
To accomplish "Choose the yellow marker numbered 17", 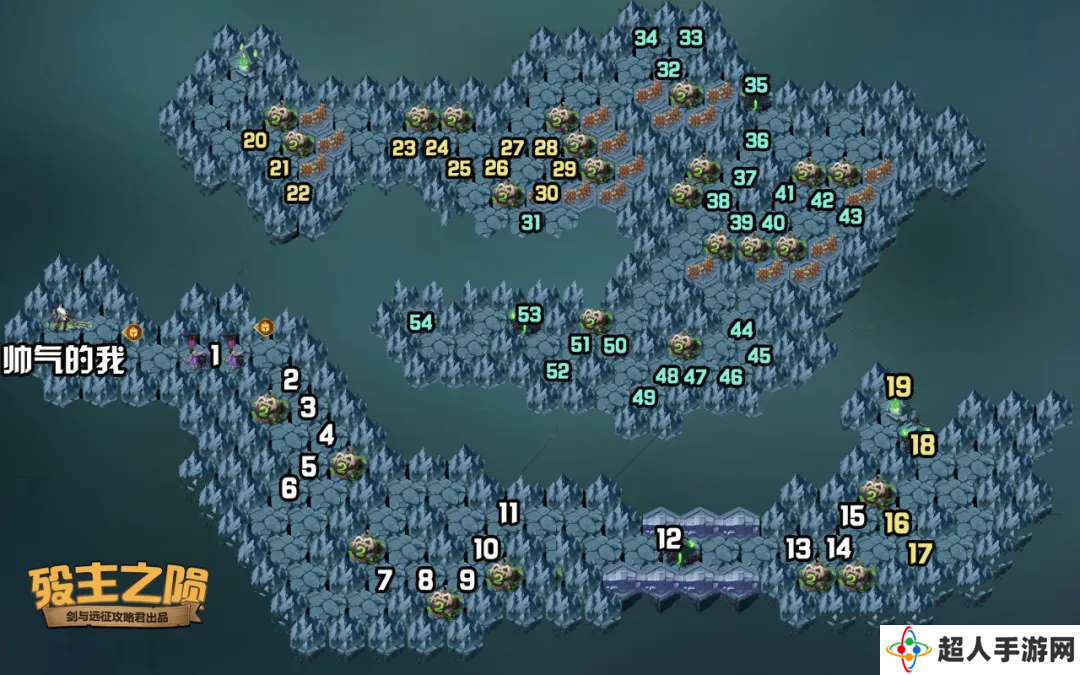I will coord(920,552).
